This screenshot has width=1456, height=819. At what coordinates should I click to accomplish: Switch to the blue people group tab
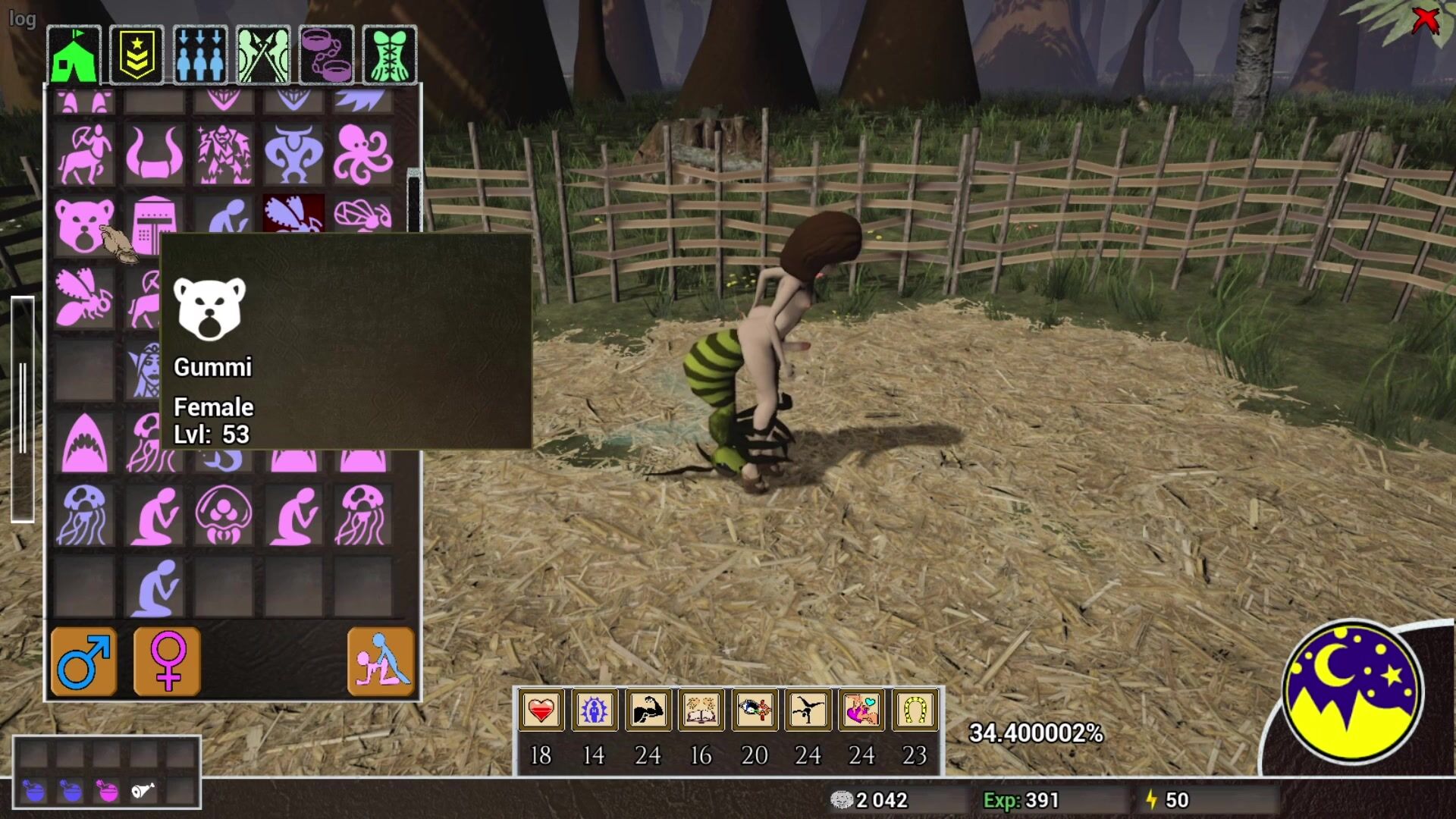[x=200, y=55]
